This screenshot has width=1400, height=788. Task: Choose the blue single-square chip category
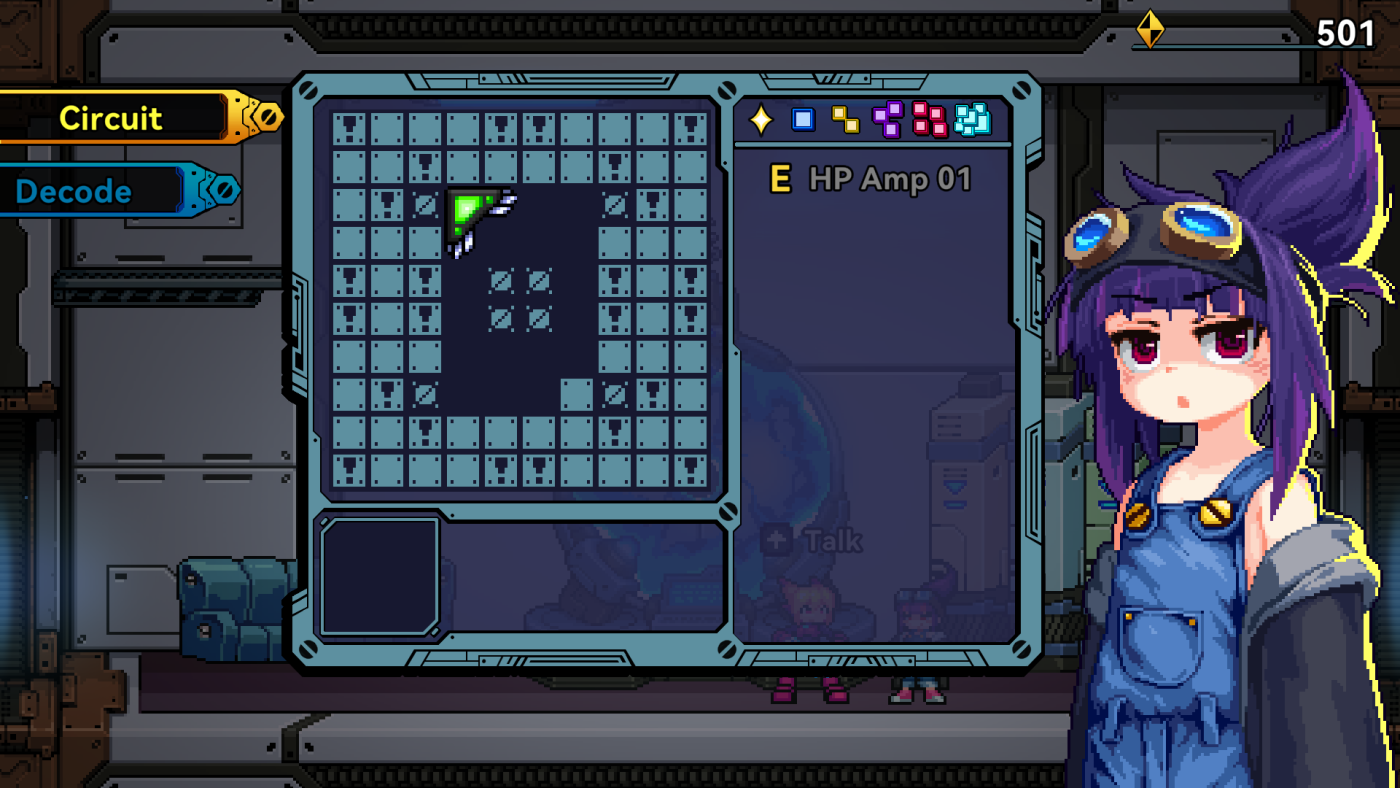[803, 120]
